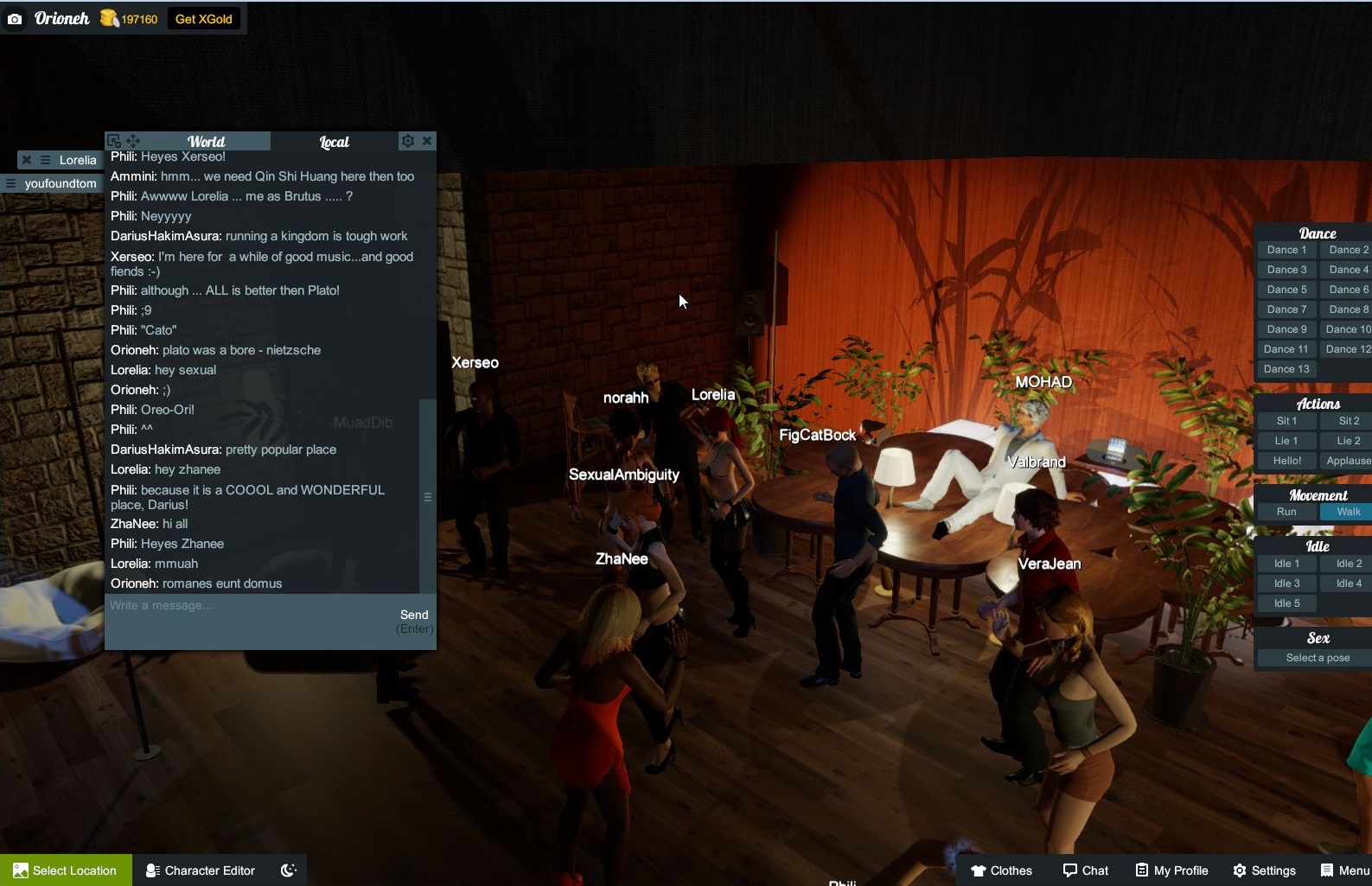Toggle day/night with the moon icon
1372x886 pixels.
pyautogui.click(x=287, y=870)
